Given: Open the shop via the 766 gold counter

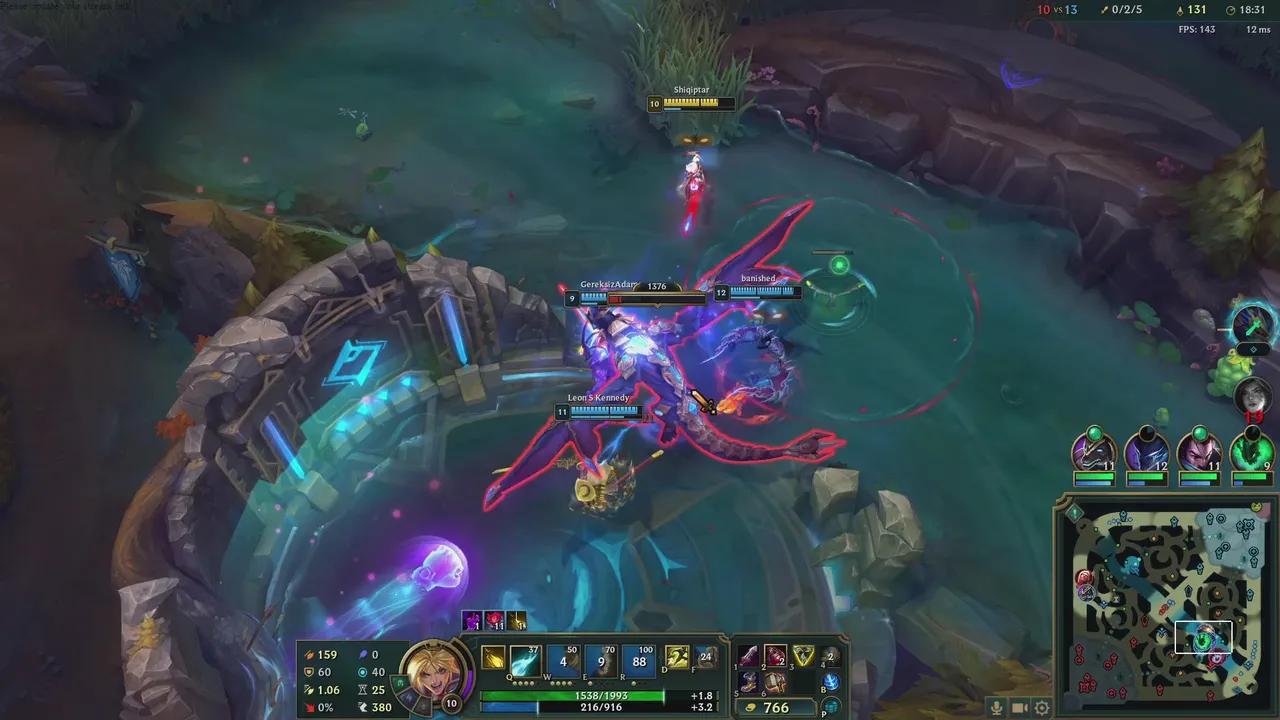Looking at the screenshot, I should [x=777, y=706].
